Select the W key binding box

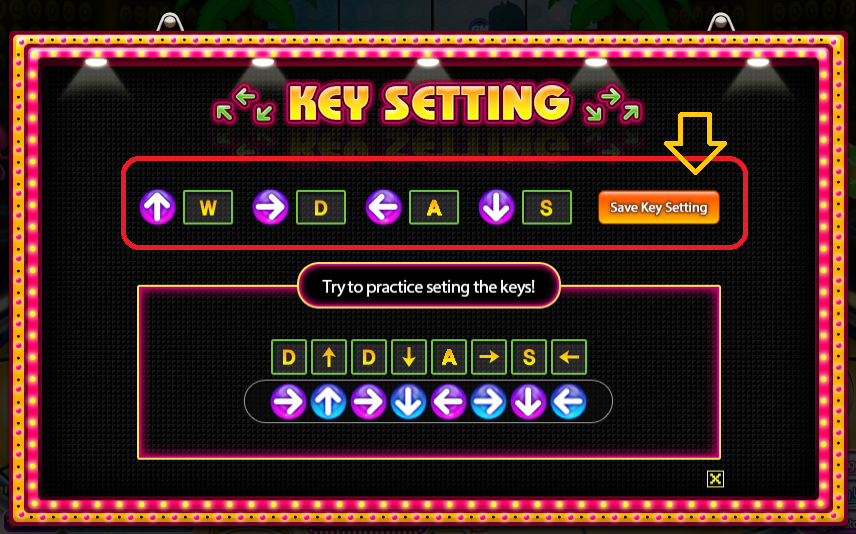(x=208, y=208)
